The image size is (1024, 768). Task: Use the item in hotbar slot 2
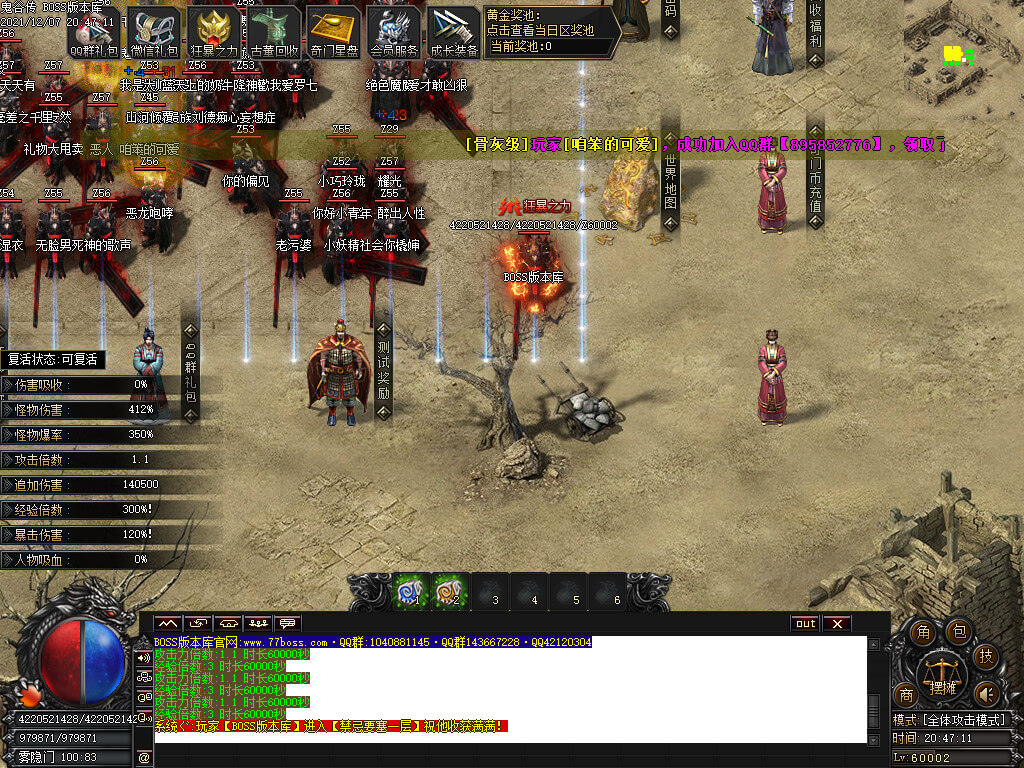pyautogui.click(x=451, y=591)
